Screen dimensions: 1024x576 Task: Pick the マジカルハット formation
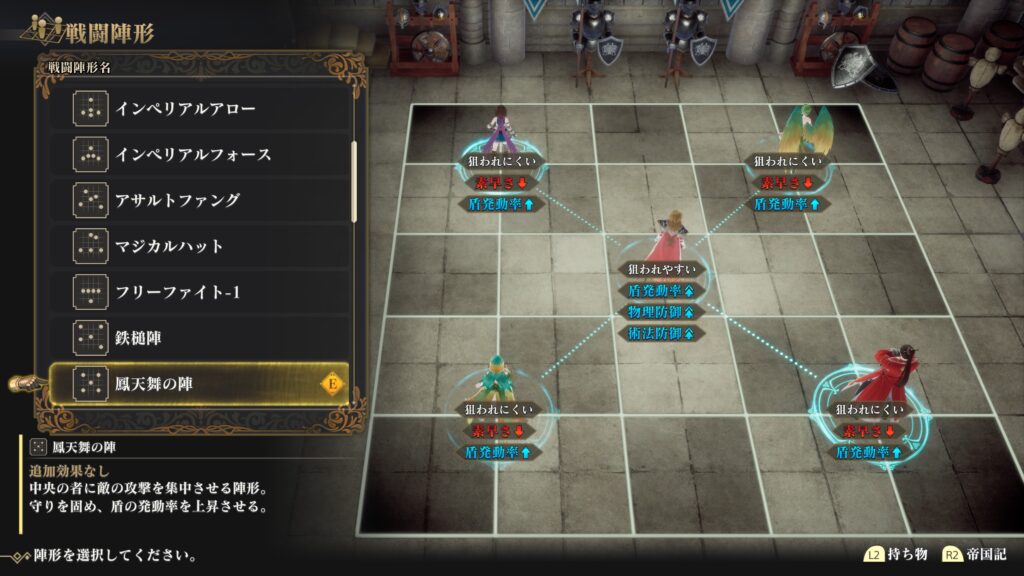(x=200, y=246)
